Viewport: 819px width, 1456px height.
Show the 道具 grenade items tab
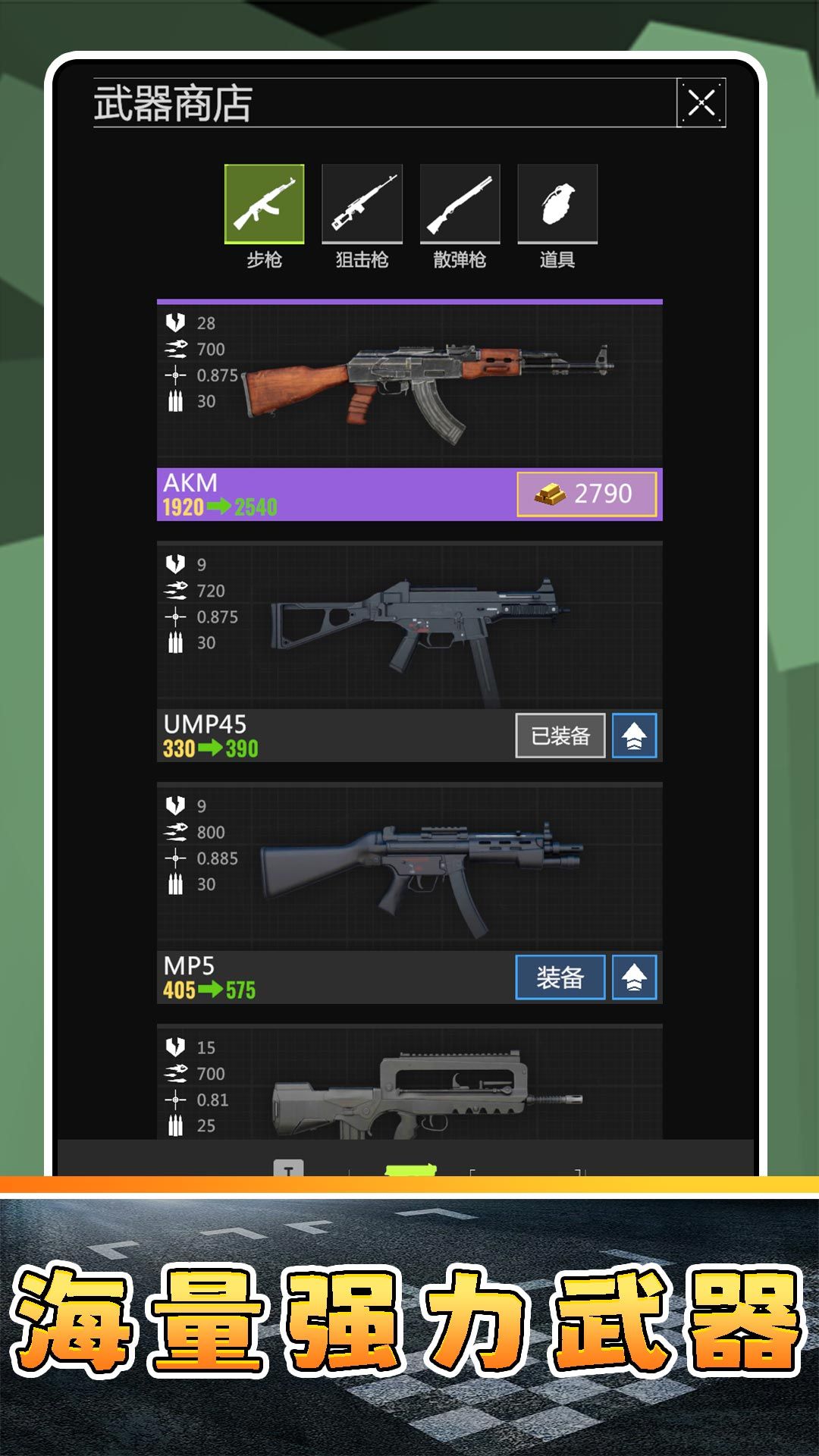[557, 204]
